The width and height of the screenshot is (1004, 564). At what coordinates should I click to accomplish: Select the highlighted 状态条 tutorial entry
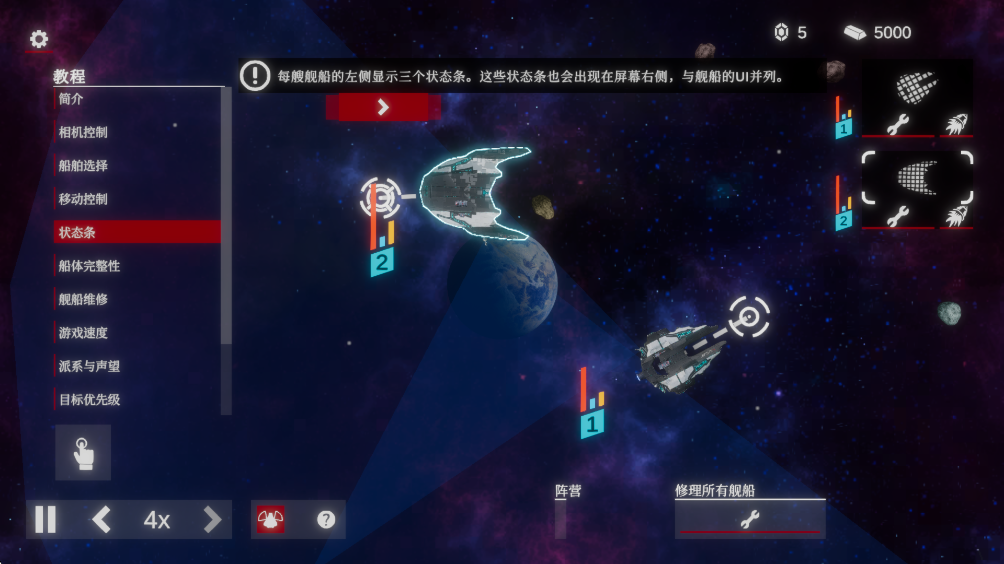pos(137,232)
